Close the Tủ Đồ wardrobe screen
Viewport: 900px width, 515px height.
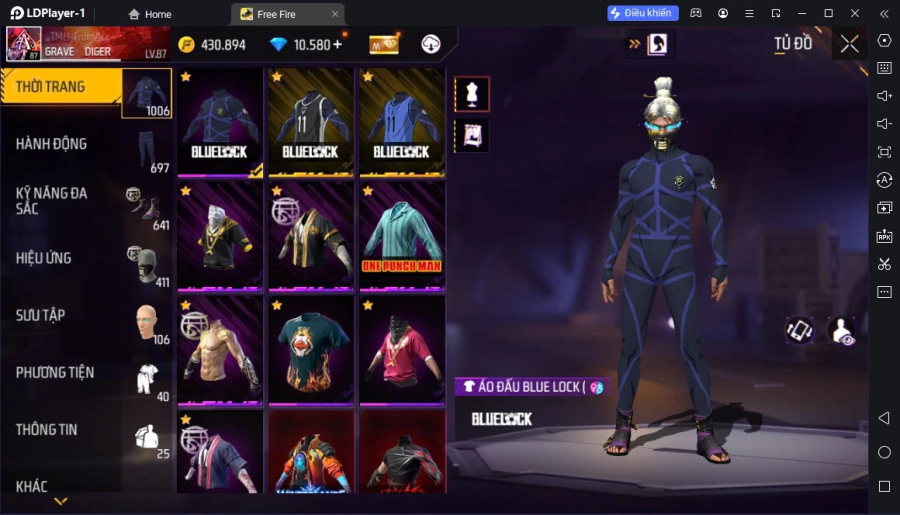click(849, 44)
